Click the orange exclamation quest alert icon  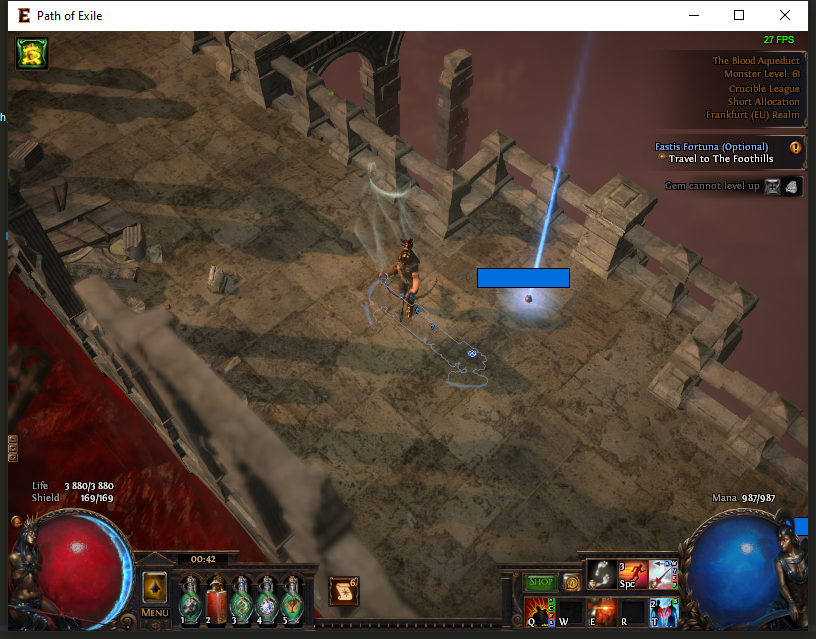click(x=796, y=148)
